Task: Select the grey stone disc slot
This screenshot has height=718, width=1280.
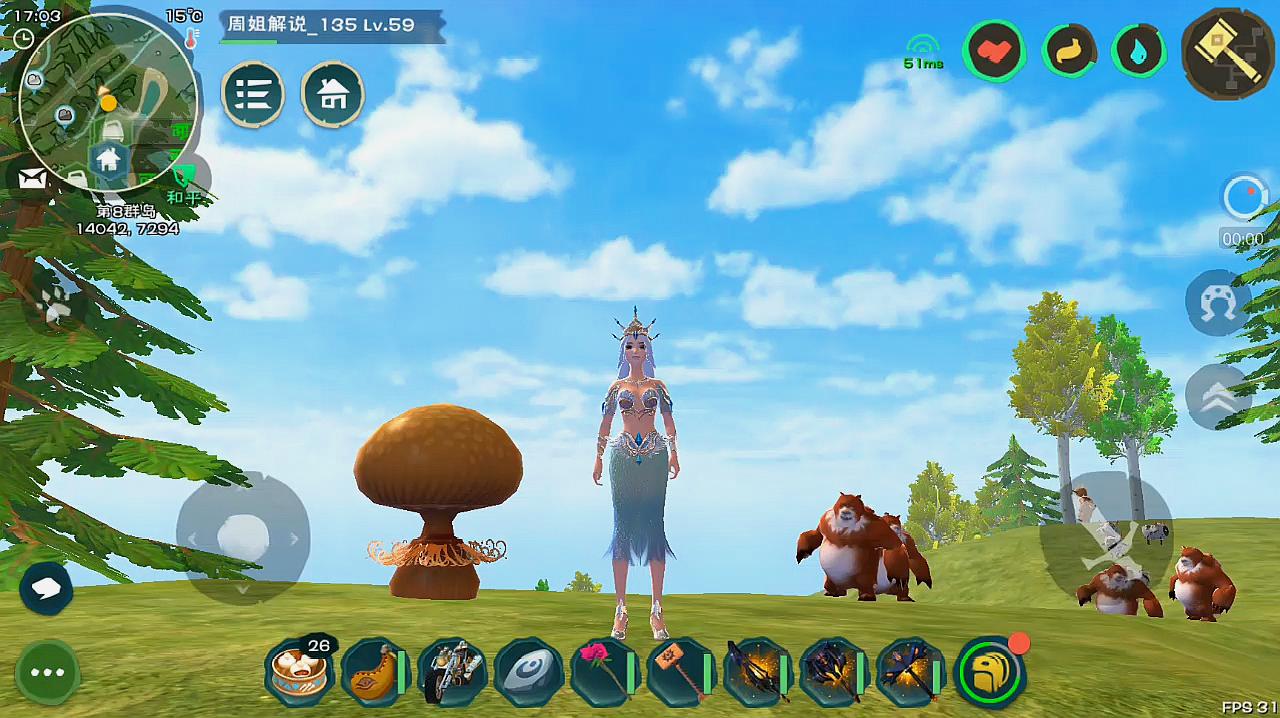Action: click(529, 672)
